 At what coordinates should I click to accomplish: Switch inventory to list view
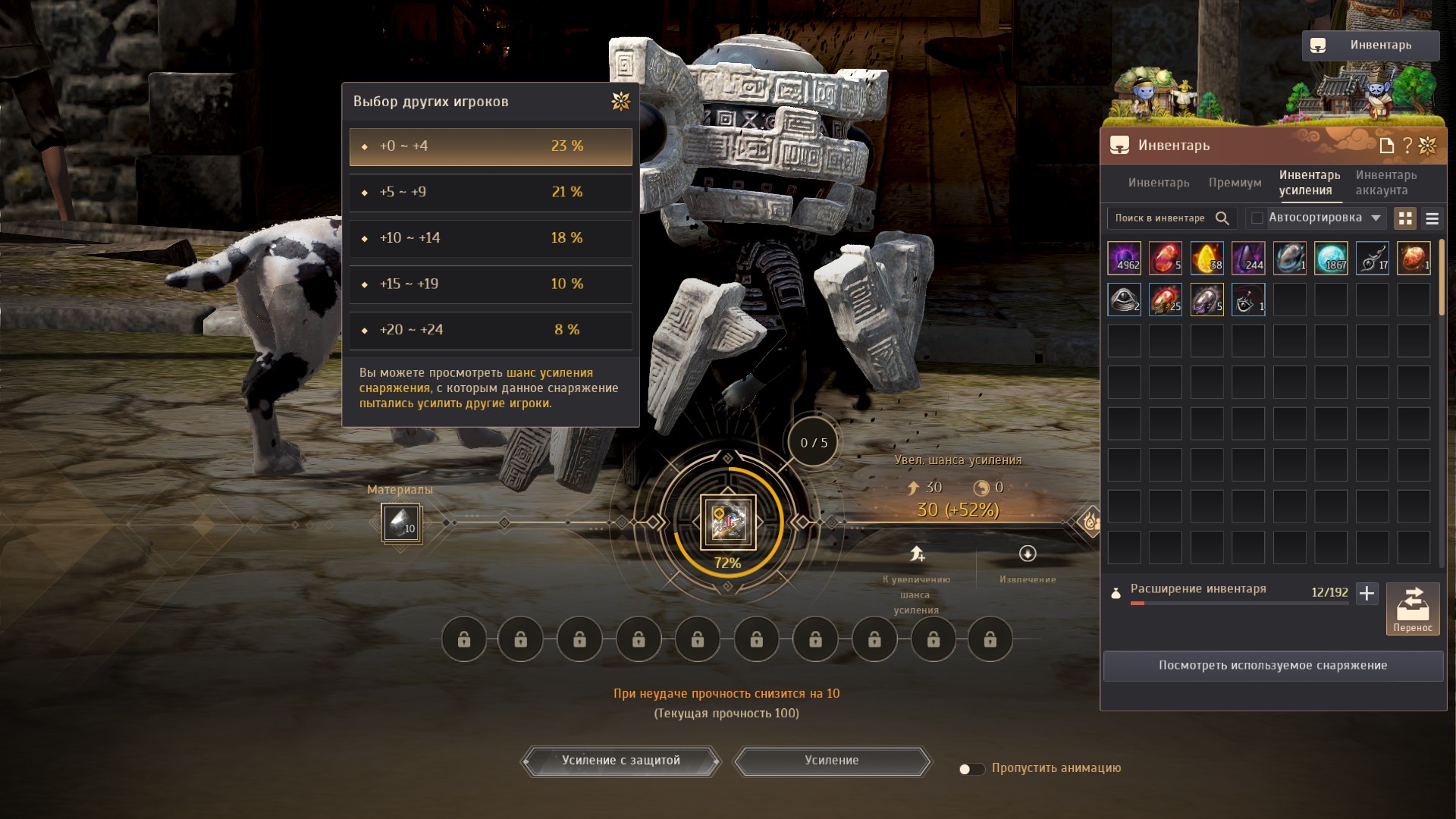click(1432, 218)
